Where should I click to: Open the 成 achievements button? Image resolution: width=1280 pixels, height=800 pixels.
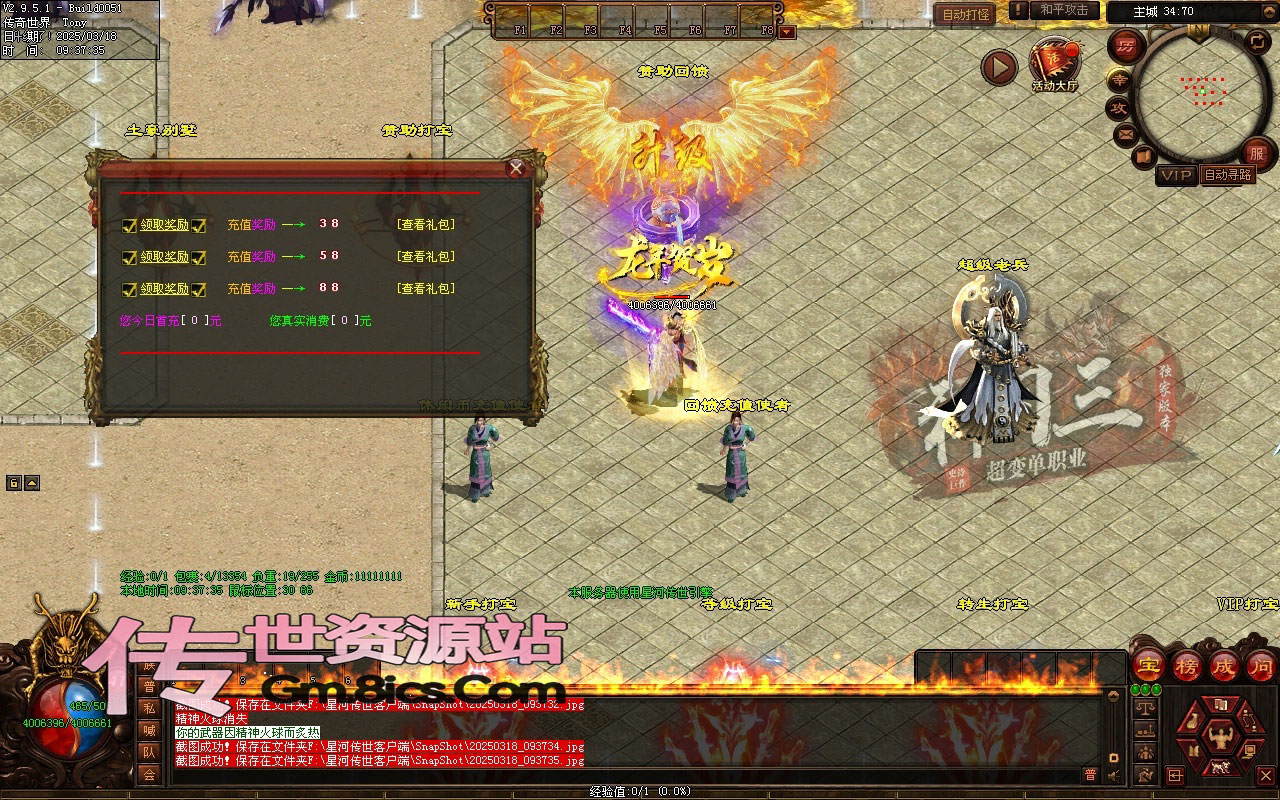tap(1224, 665)
